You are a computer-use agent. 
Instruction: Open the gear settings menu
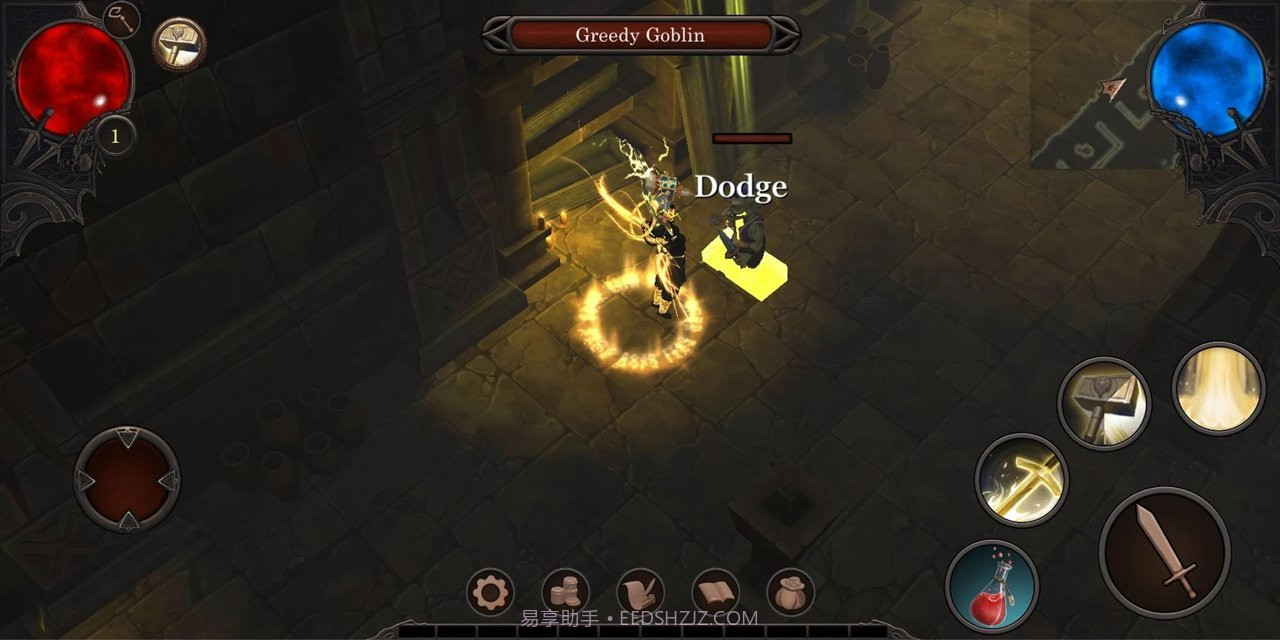coord(490,593)
